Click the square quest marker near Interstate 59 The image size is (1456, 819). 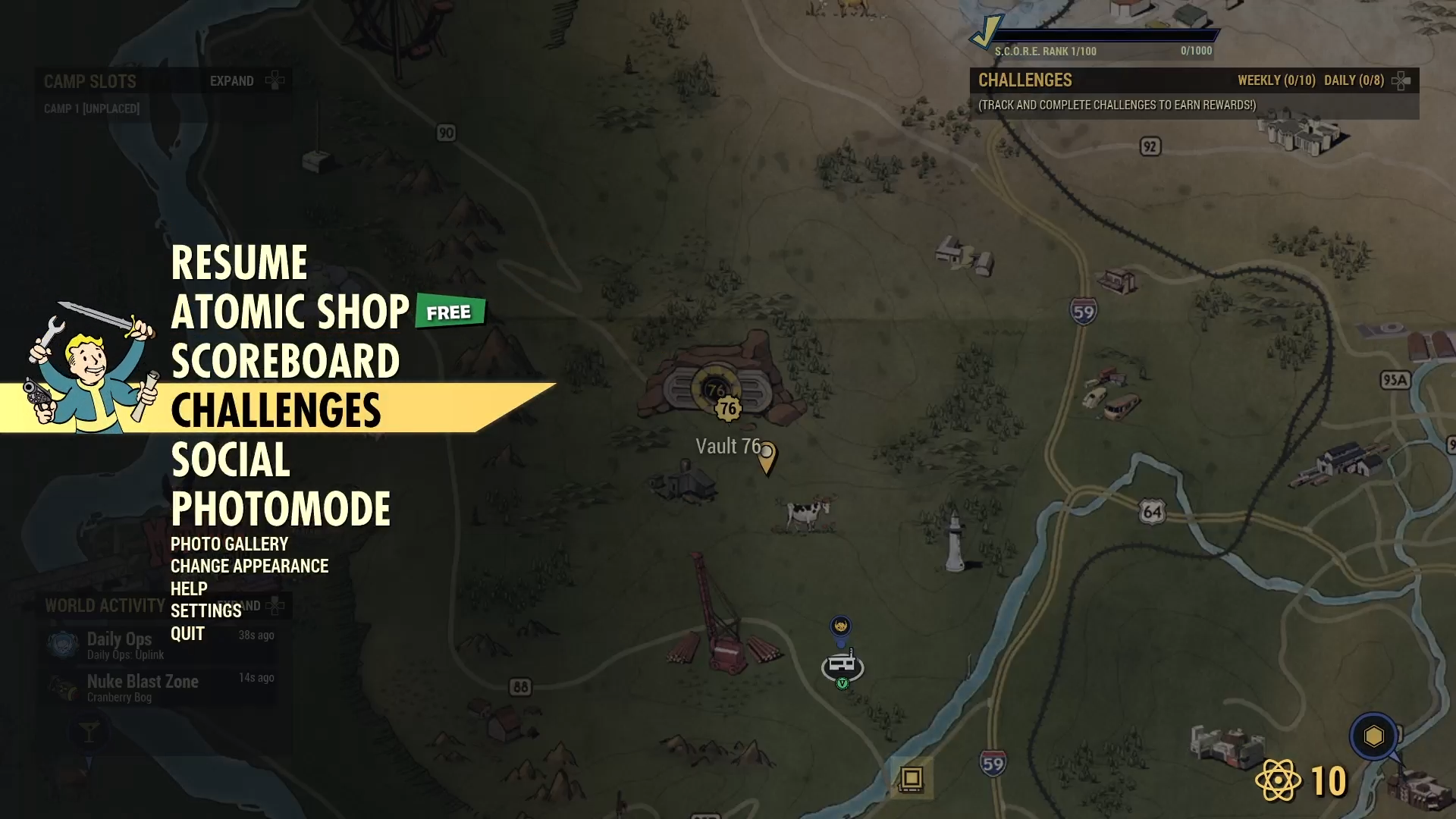click(911, 779)
